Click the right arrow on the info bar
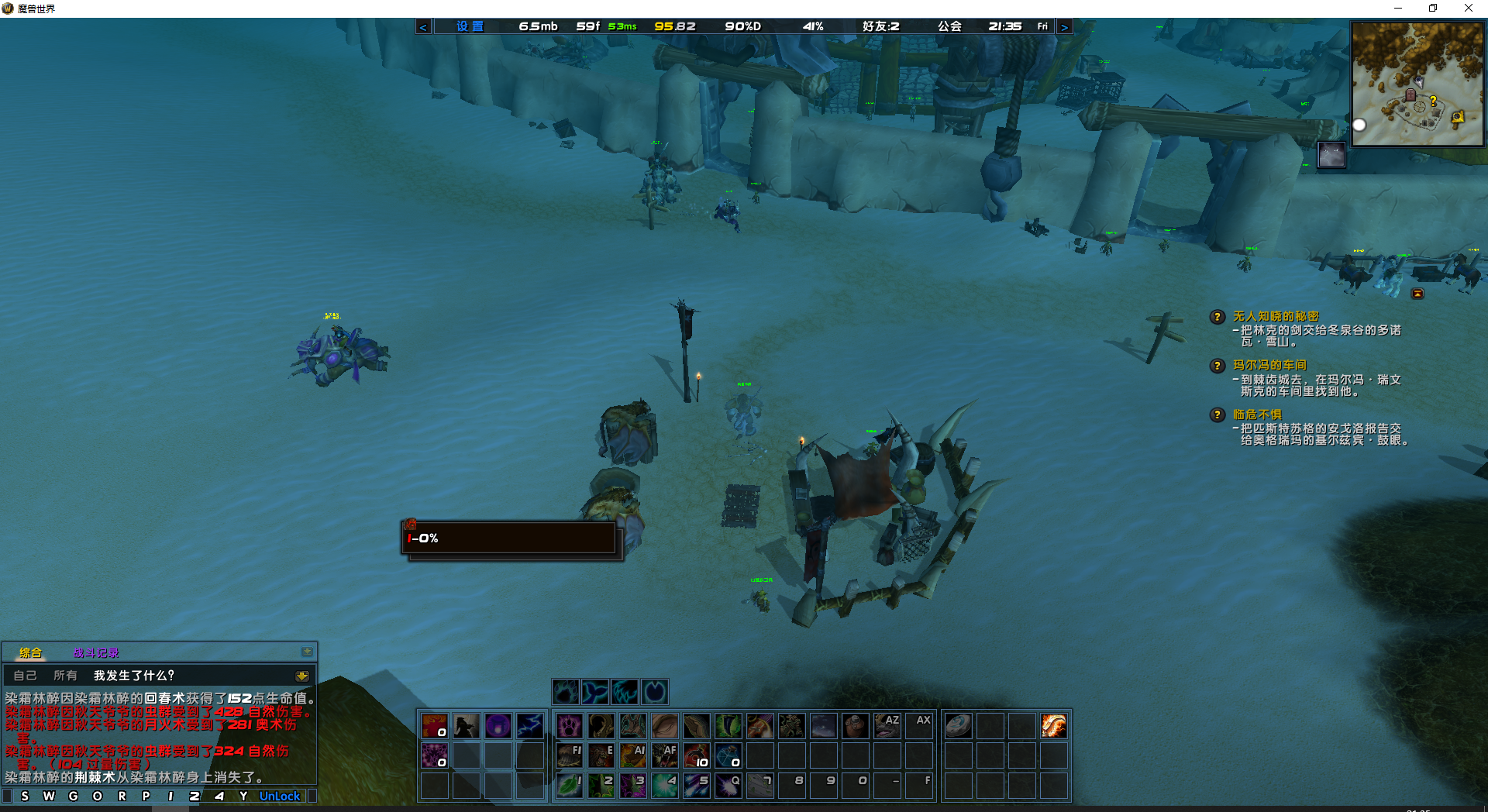Image resolution: width=1488 pixels, height=812 pixels. pos(1064,27)
